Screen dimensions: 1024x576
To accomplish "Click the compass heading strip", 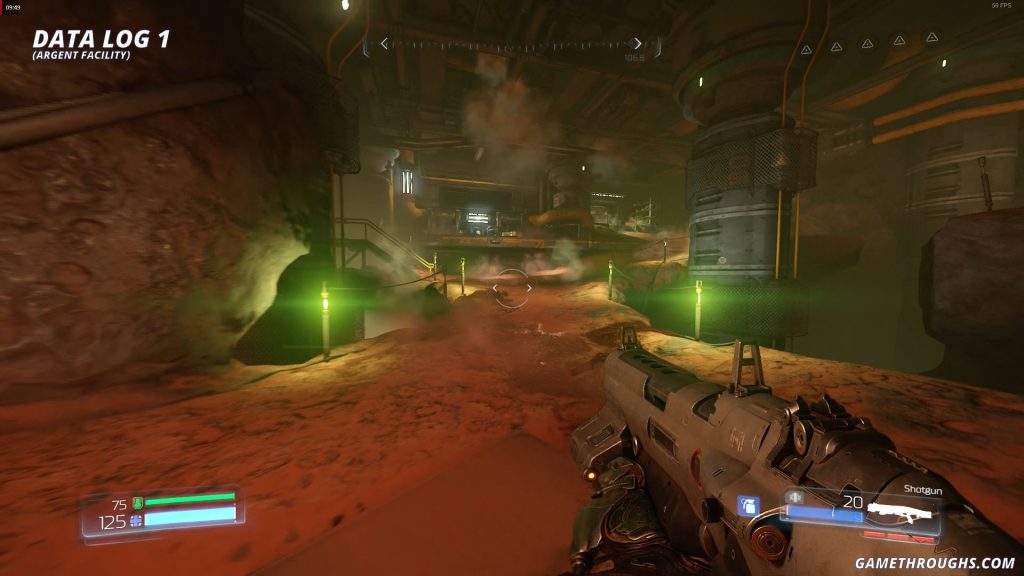I will click(511, 45).
